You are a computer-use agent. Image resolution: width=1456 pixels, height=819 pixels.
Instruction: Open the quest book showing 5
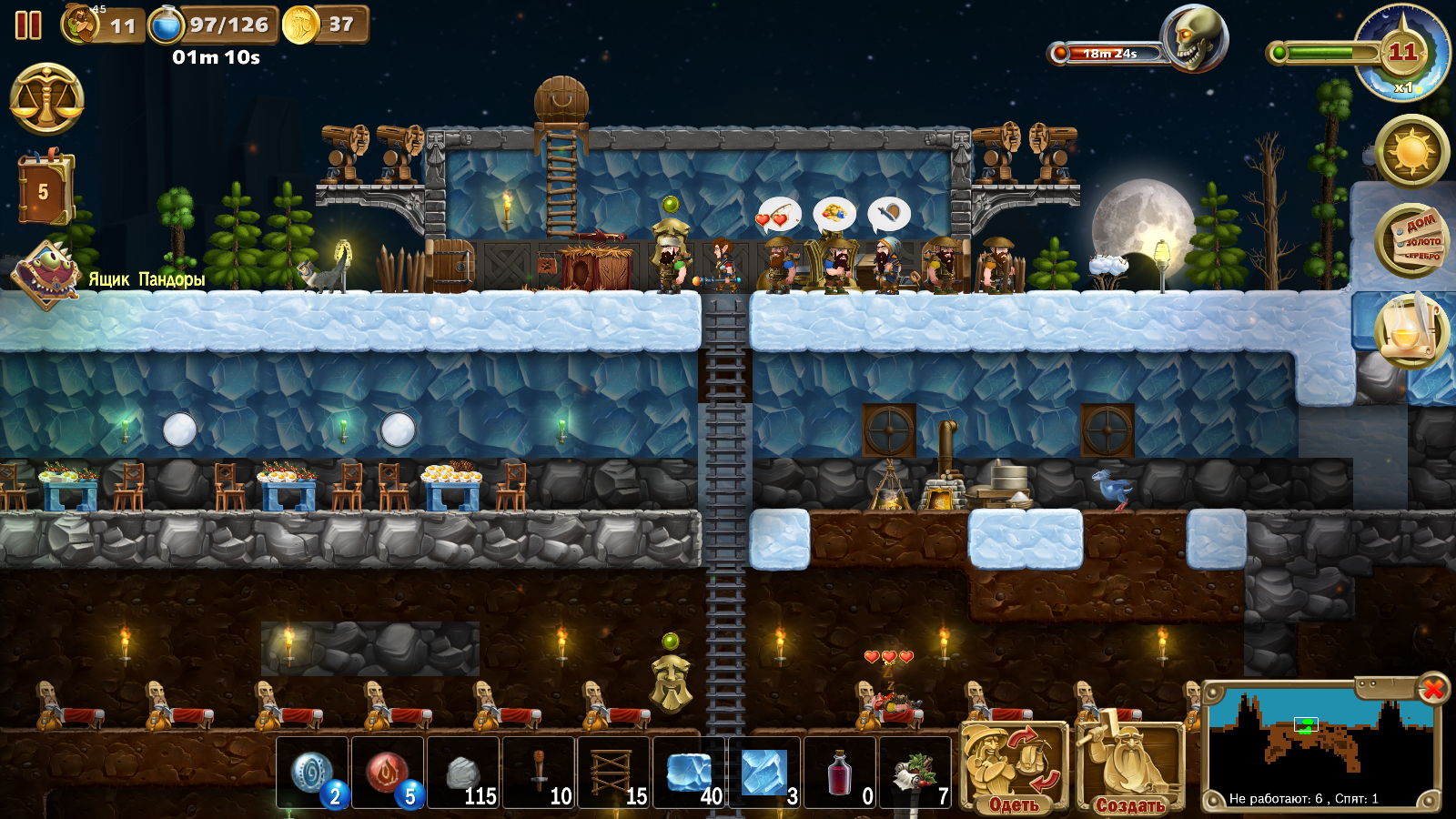pos(43,191)
